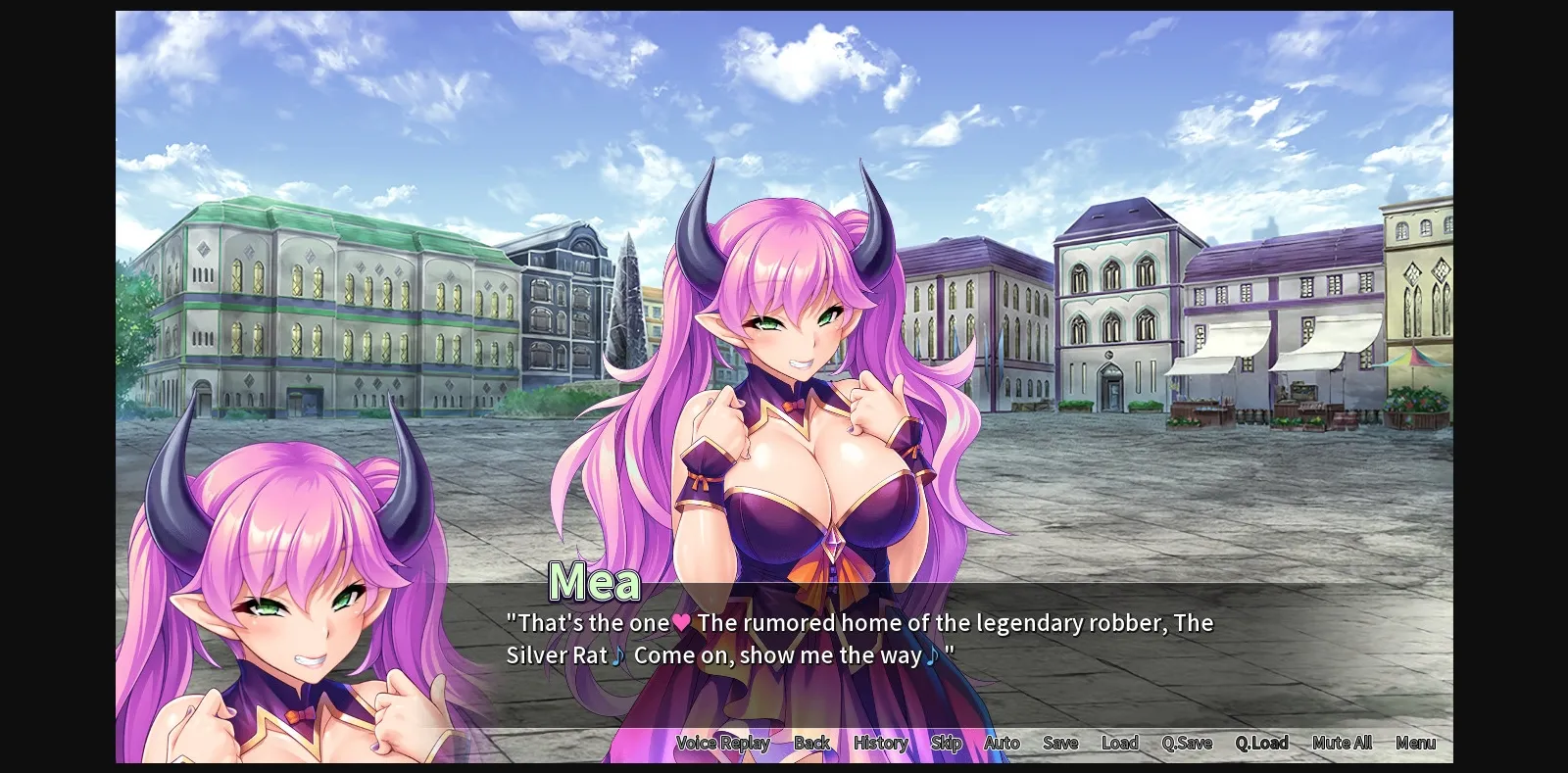Enable Skip mode
1568x773 pixels.
(x=946, y=743)
